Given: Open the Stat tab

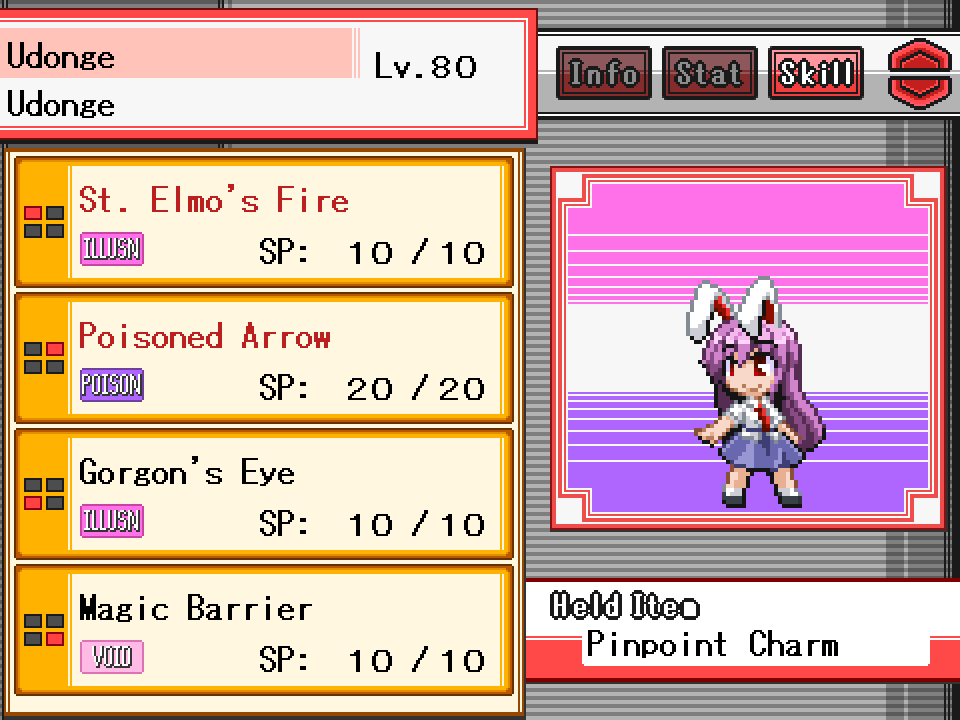Looking at the screenshot, I should pyautogui.click(x=708, y=74).
